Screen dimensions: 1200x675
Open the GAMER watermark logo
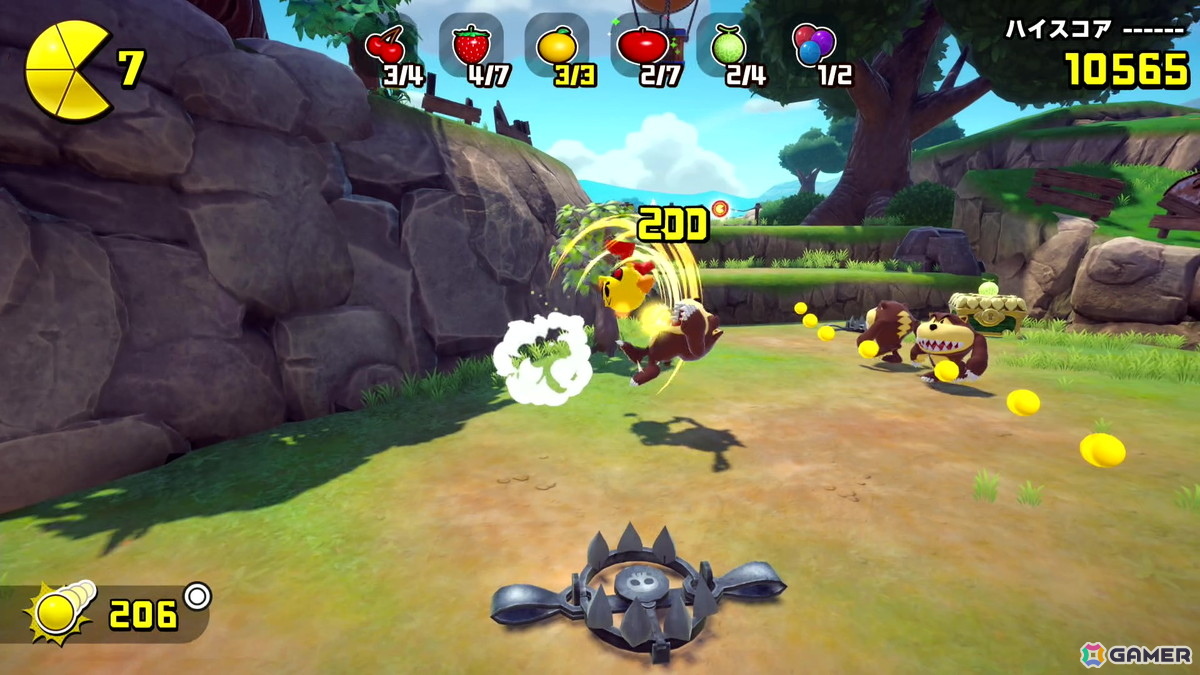[x=1136, y=655]
